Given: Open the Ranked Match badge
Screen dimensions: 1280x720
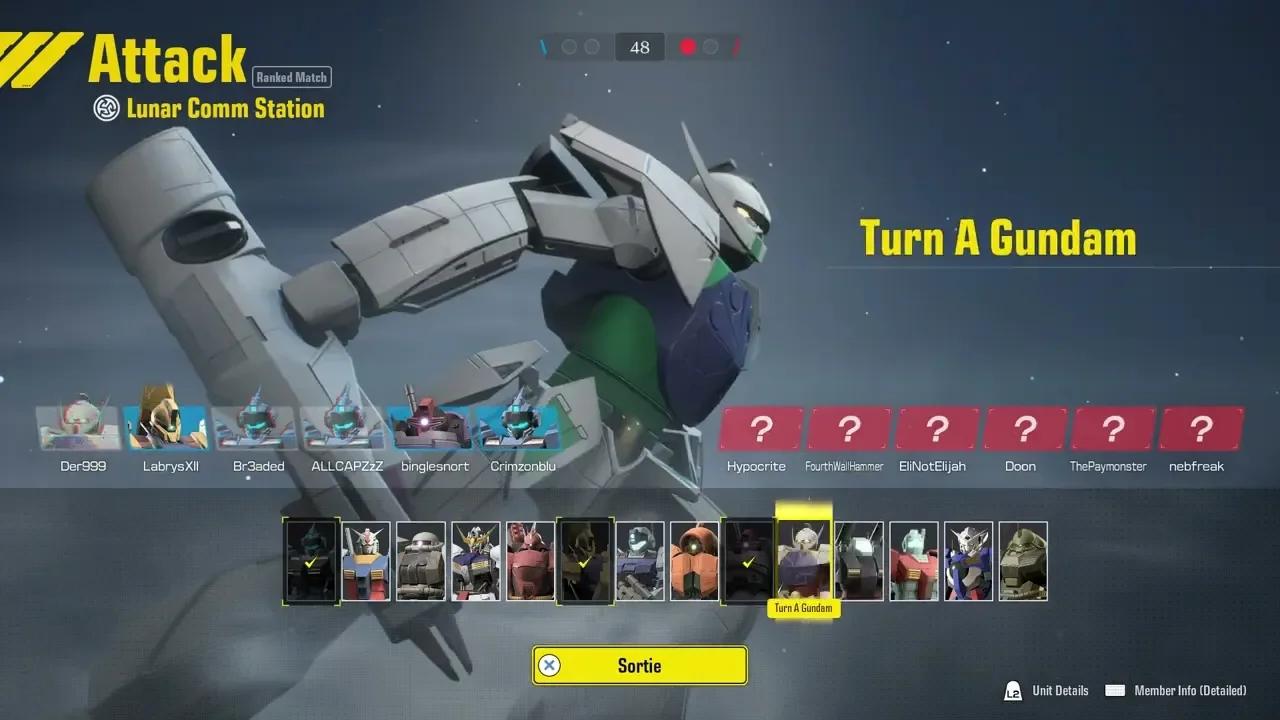Looking at the screenshot, I should point(291,77).
